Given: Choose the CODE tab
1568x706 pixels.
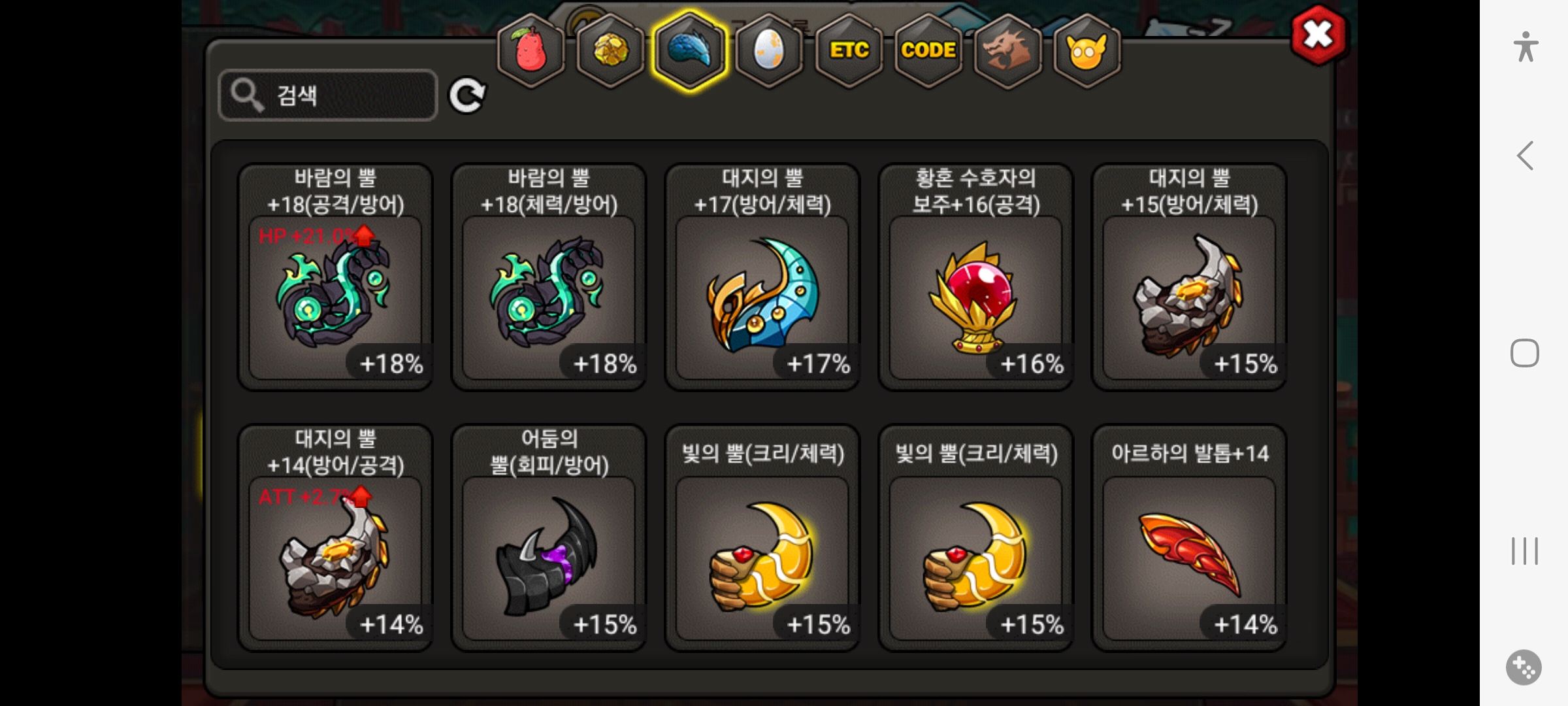Looking at the screenshot, I should click(x=928, y=50).
